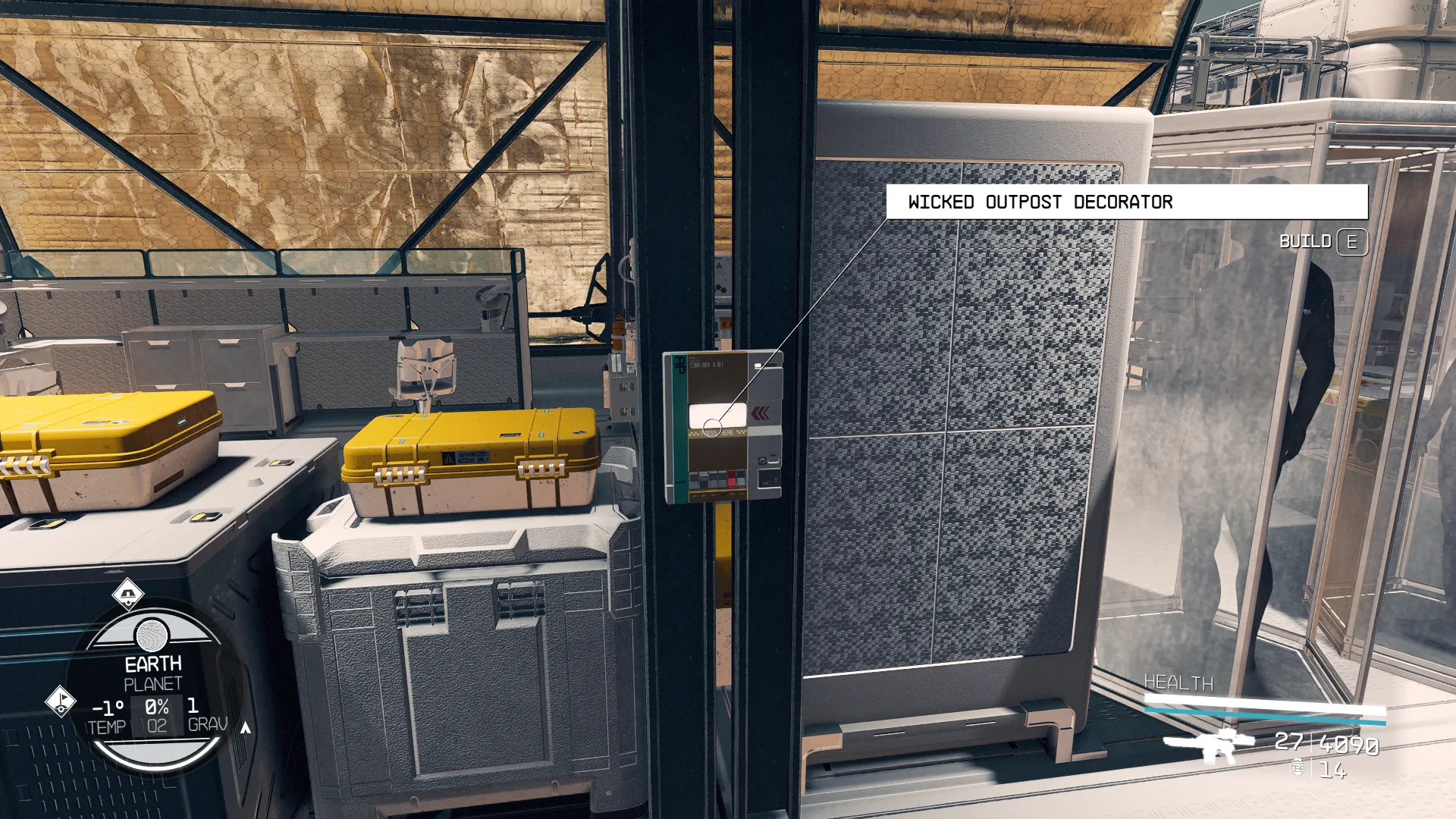Click the outpost flag marker icon
Image resolution: width=1456 pixels, height=819 pixels.
[61, 701]
